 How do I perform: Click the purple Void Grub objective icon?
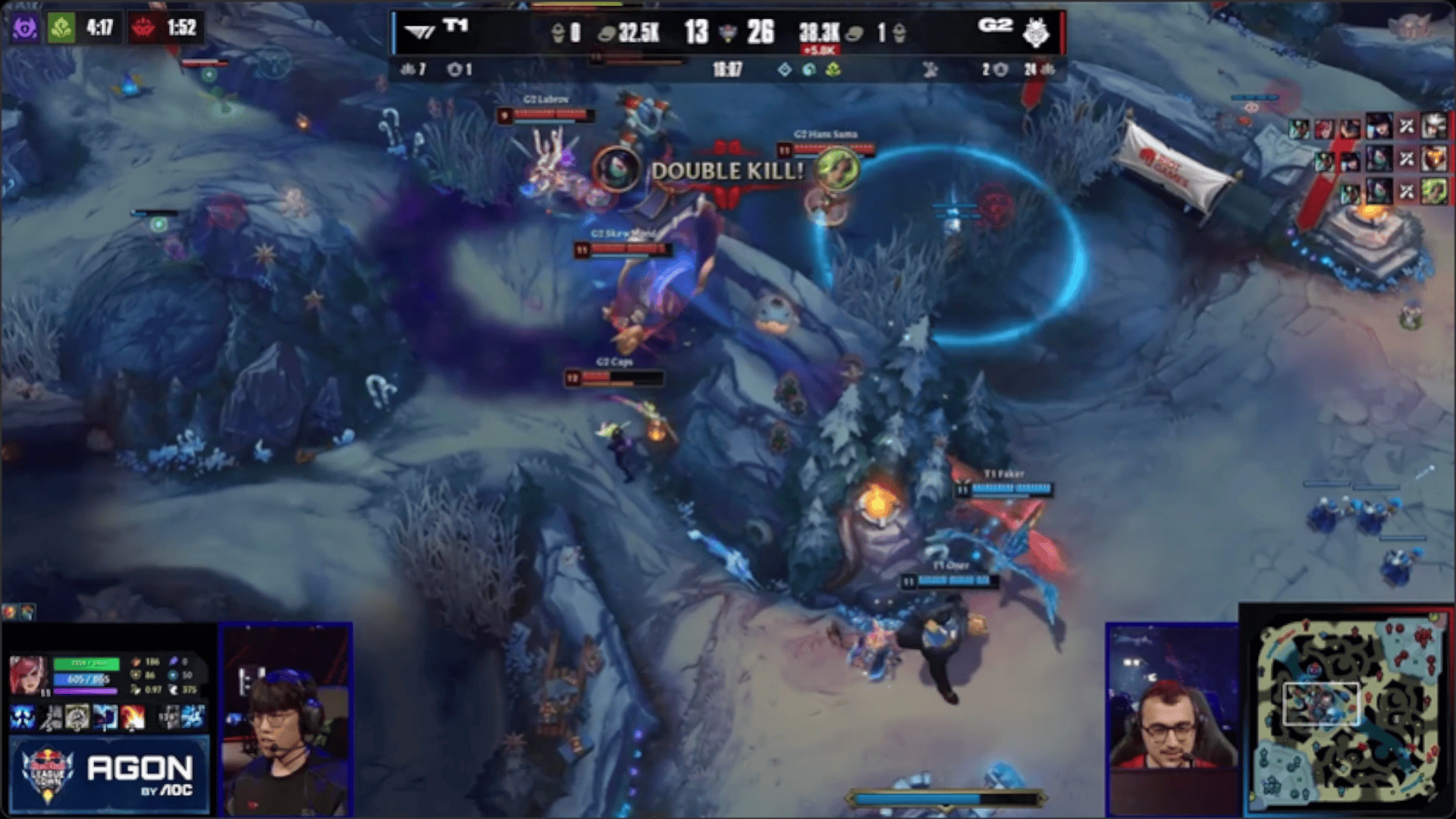24,29
